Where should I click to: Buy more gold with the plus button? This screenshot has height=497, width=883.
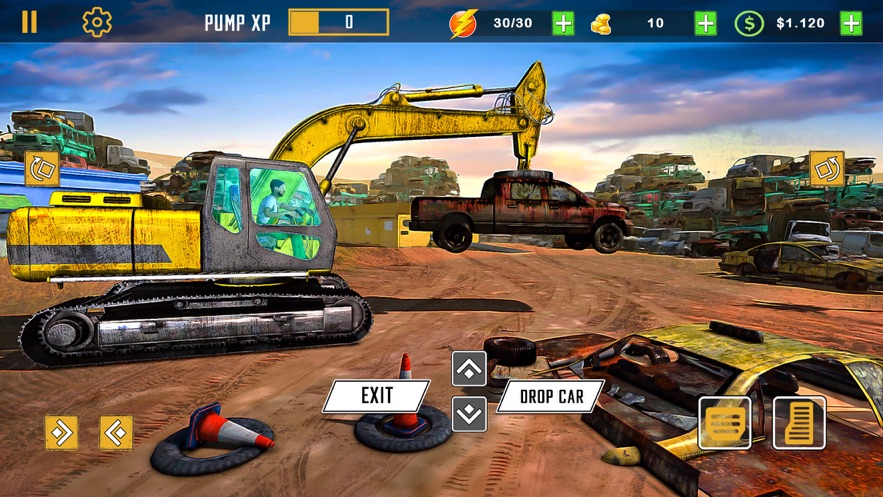[x=706, y=23]
